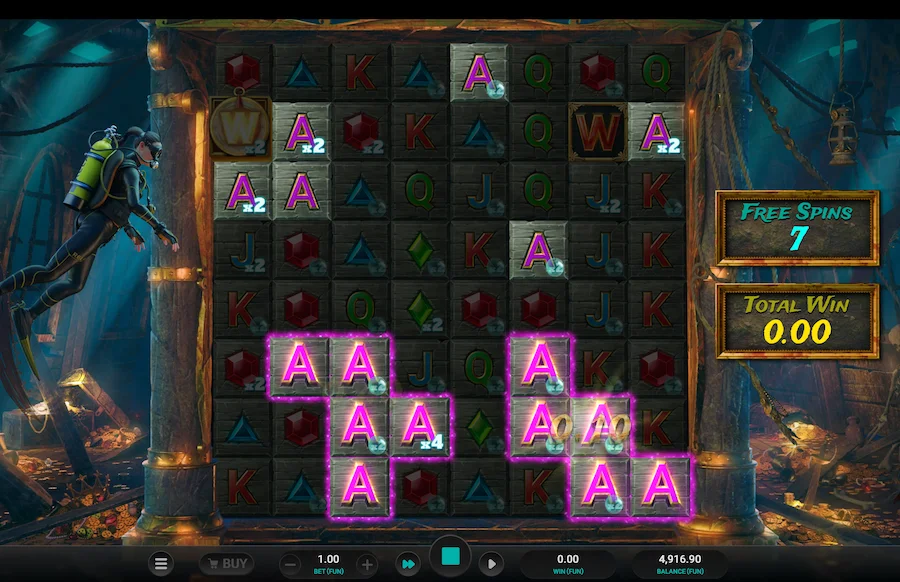The image size is (900, 582).
Task: Decrease the bet with the minus button
Action: pos(288,564)
